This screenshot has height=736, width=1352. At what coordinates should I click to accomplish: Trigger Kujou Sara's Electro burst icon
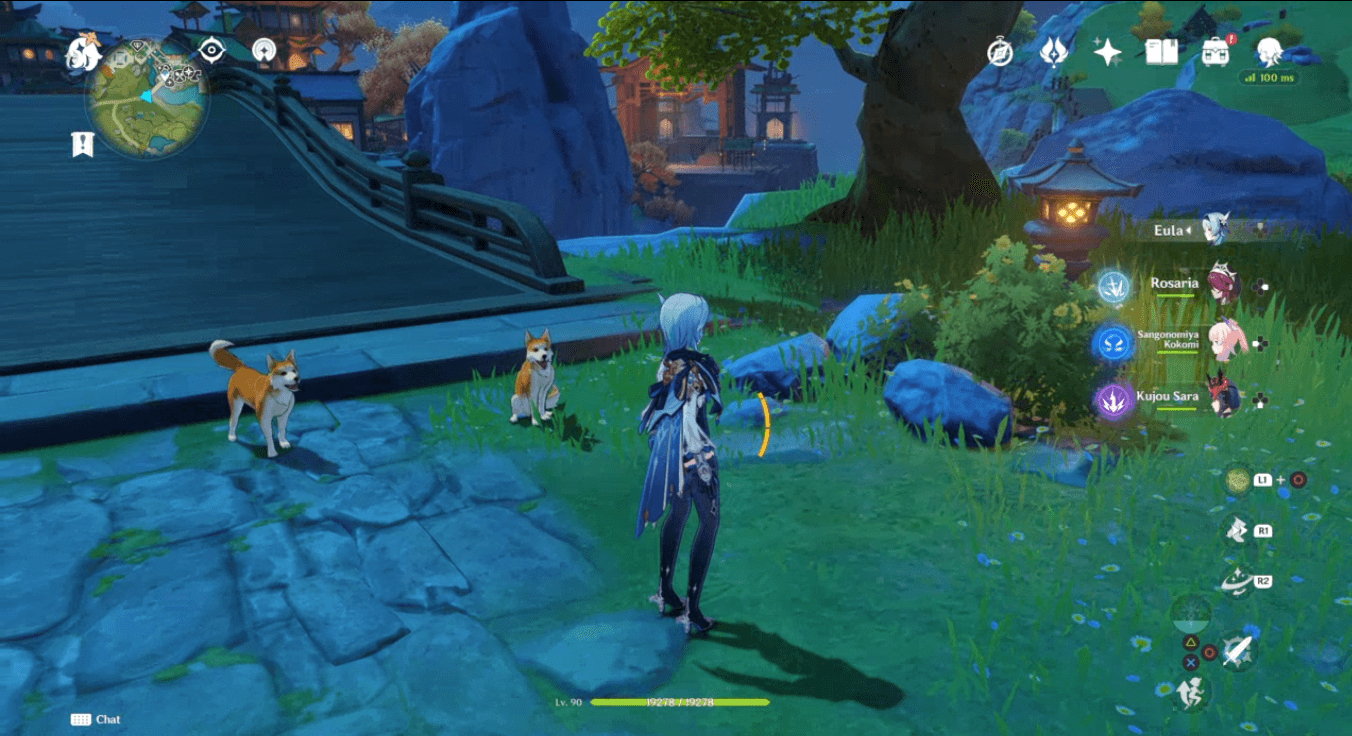click(1112, 401)
